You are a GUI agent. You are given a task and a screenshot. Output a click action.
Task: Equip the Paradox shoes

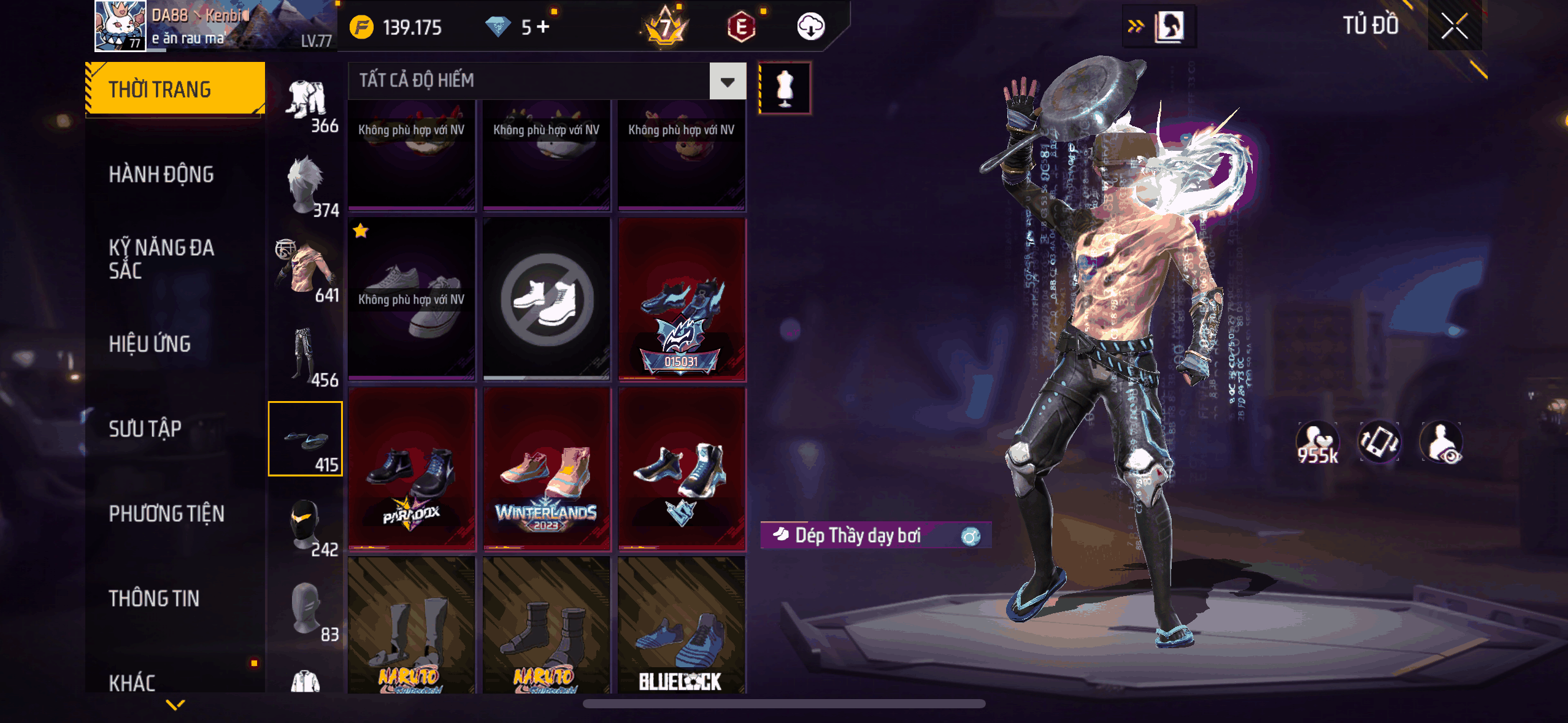pyautogui.click(x=412, y=469)
